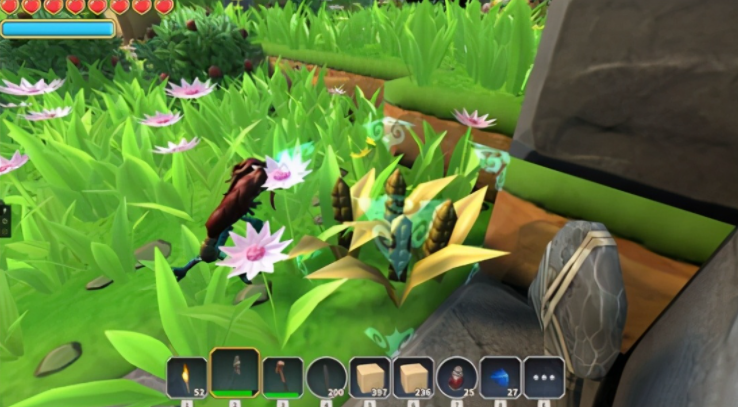Select the red potion slot
The height and width of the screenshot is (407, 738).
point(456,378)
